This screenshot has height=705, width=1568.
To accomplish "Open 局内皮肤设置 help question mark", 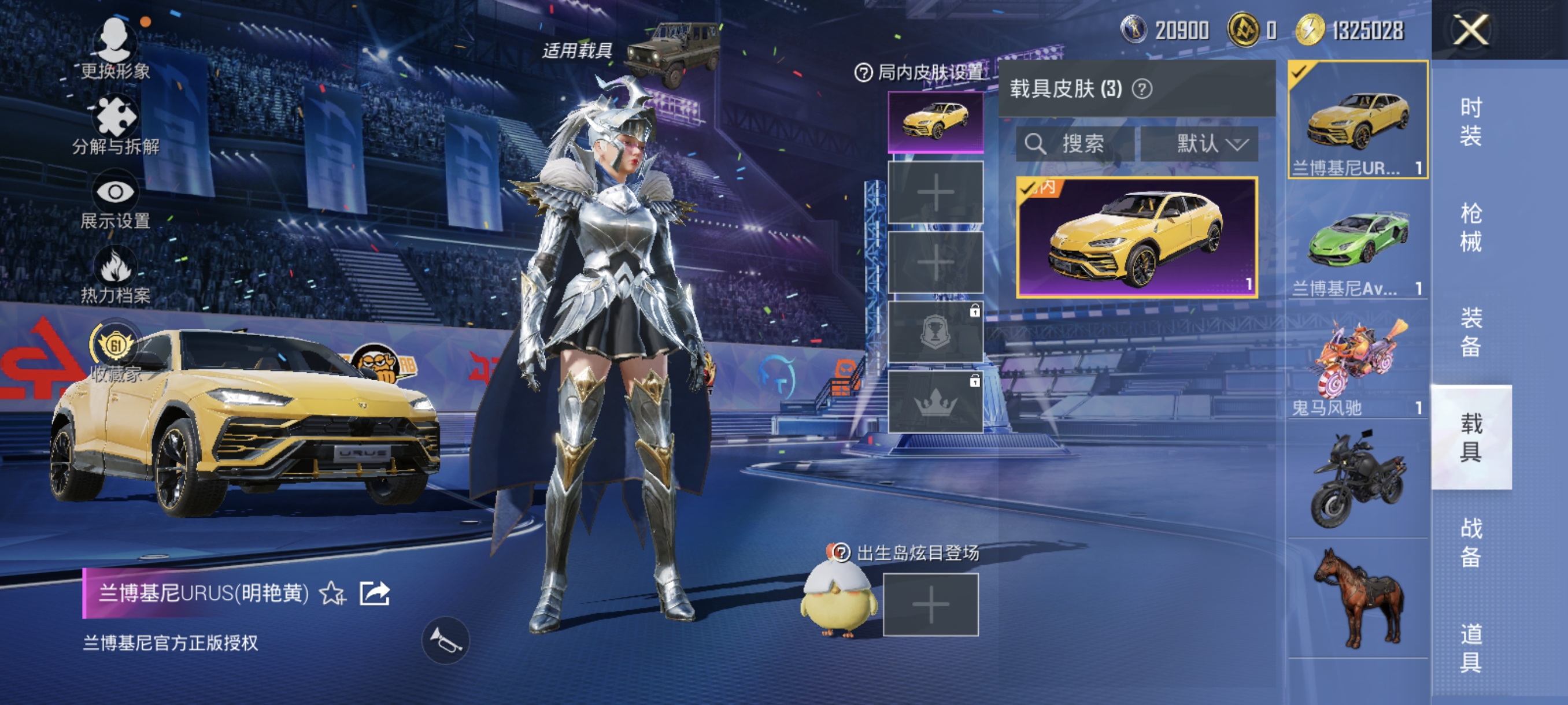I will click(863, 73).
